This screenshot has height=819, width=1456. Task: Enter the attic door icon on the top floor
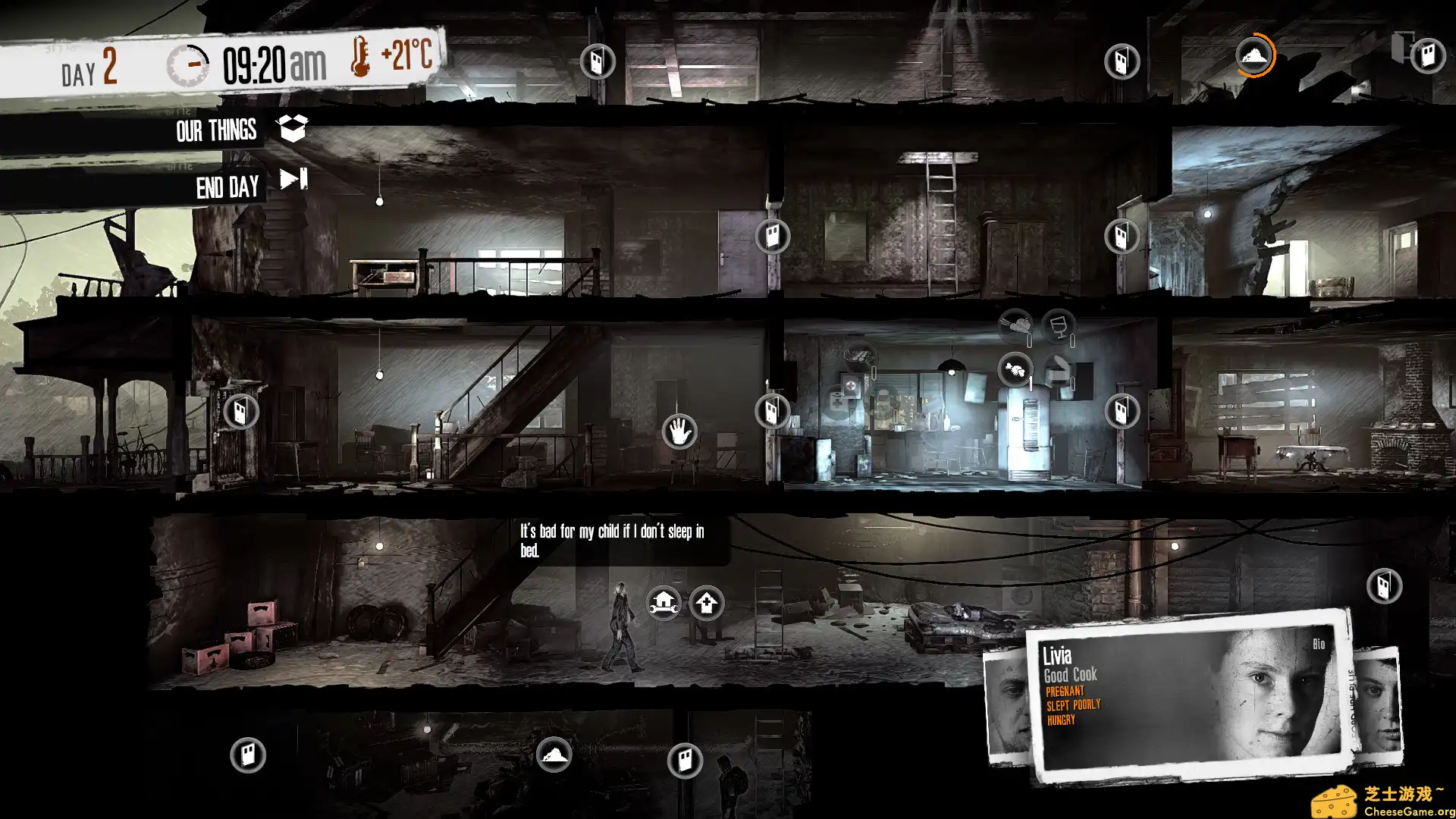coord(1426,56)
